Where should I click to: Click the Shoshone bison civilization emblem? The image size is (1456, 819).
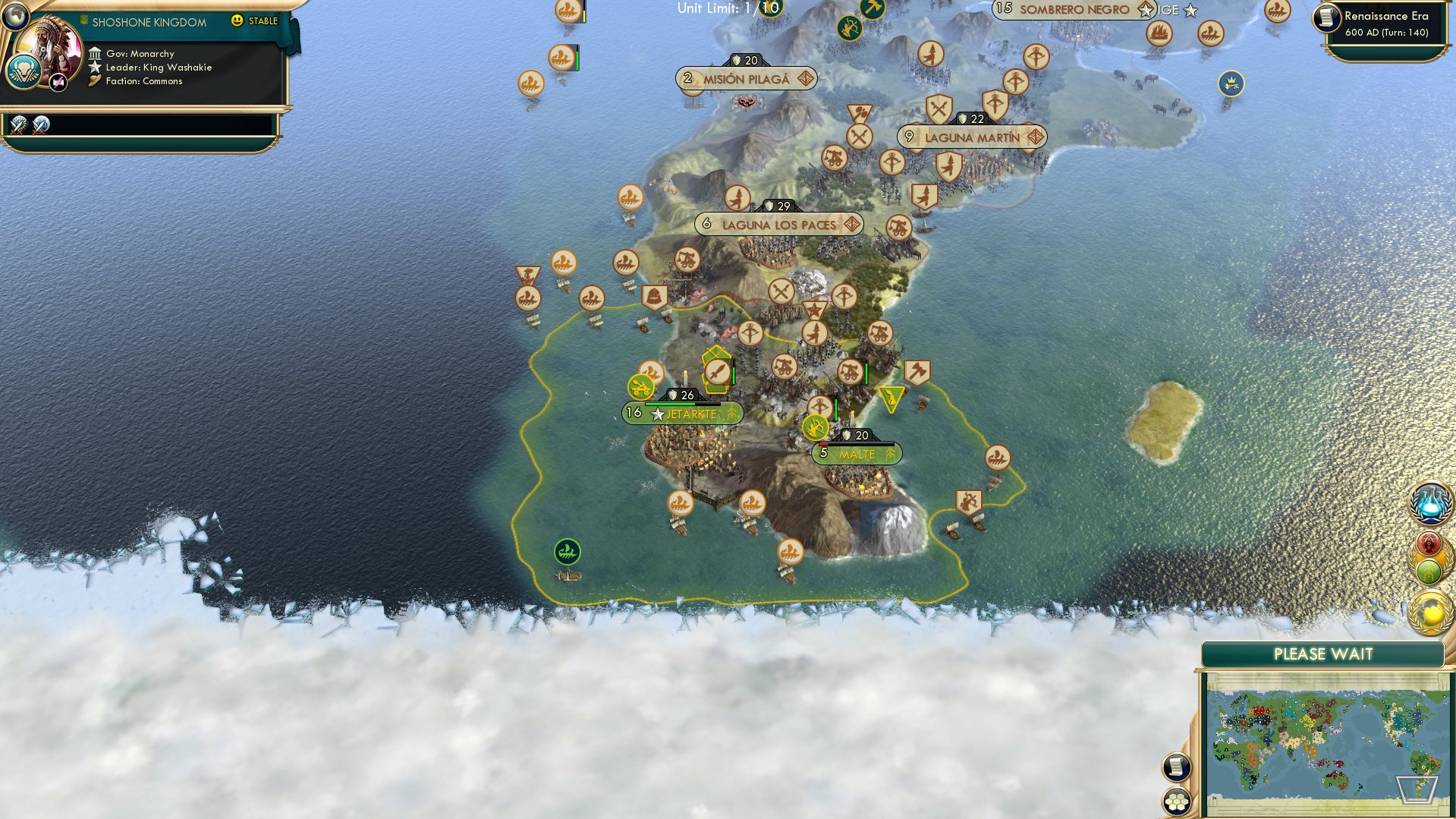pos(24,71)
